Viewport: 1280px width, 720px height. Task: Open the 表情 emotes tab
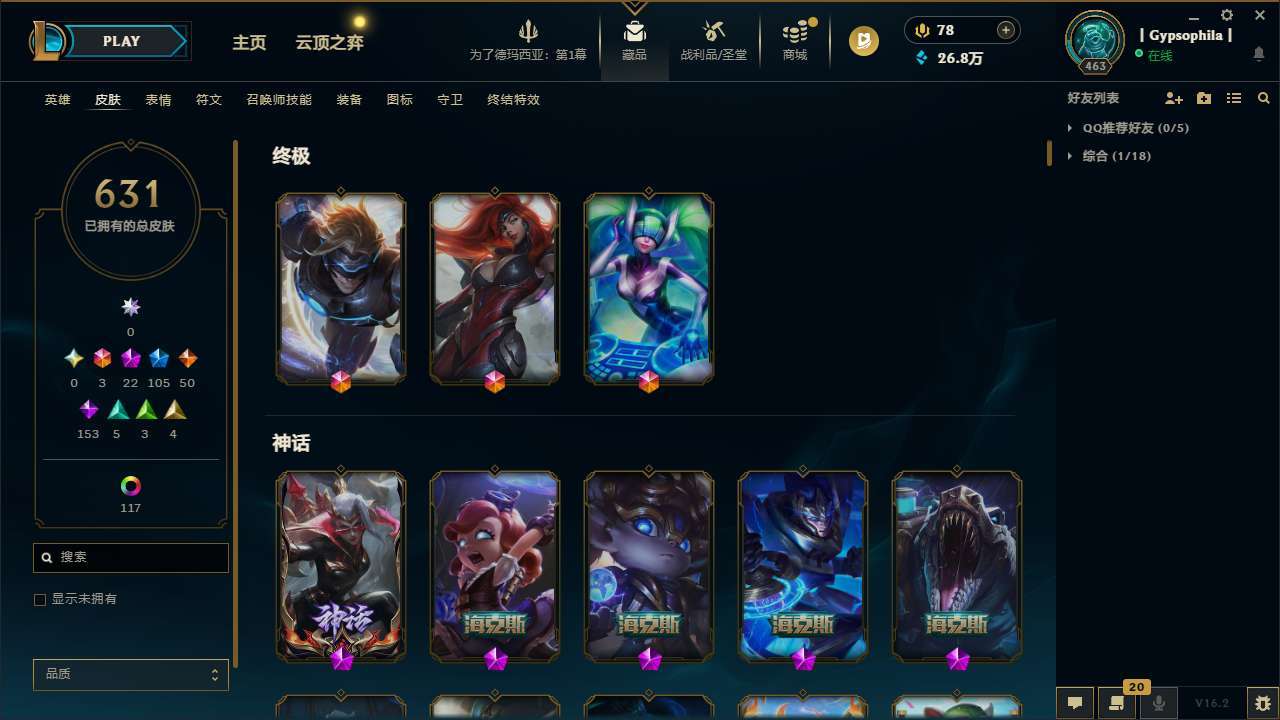158,100
